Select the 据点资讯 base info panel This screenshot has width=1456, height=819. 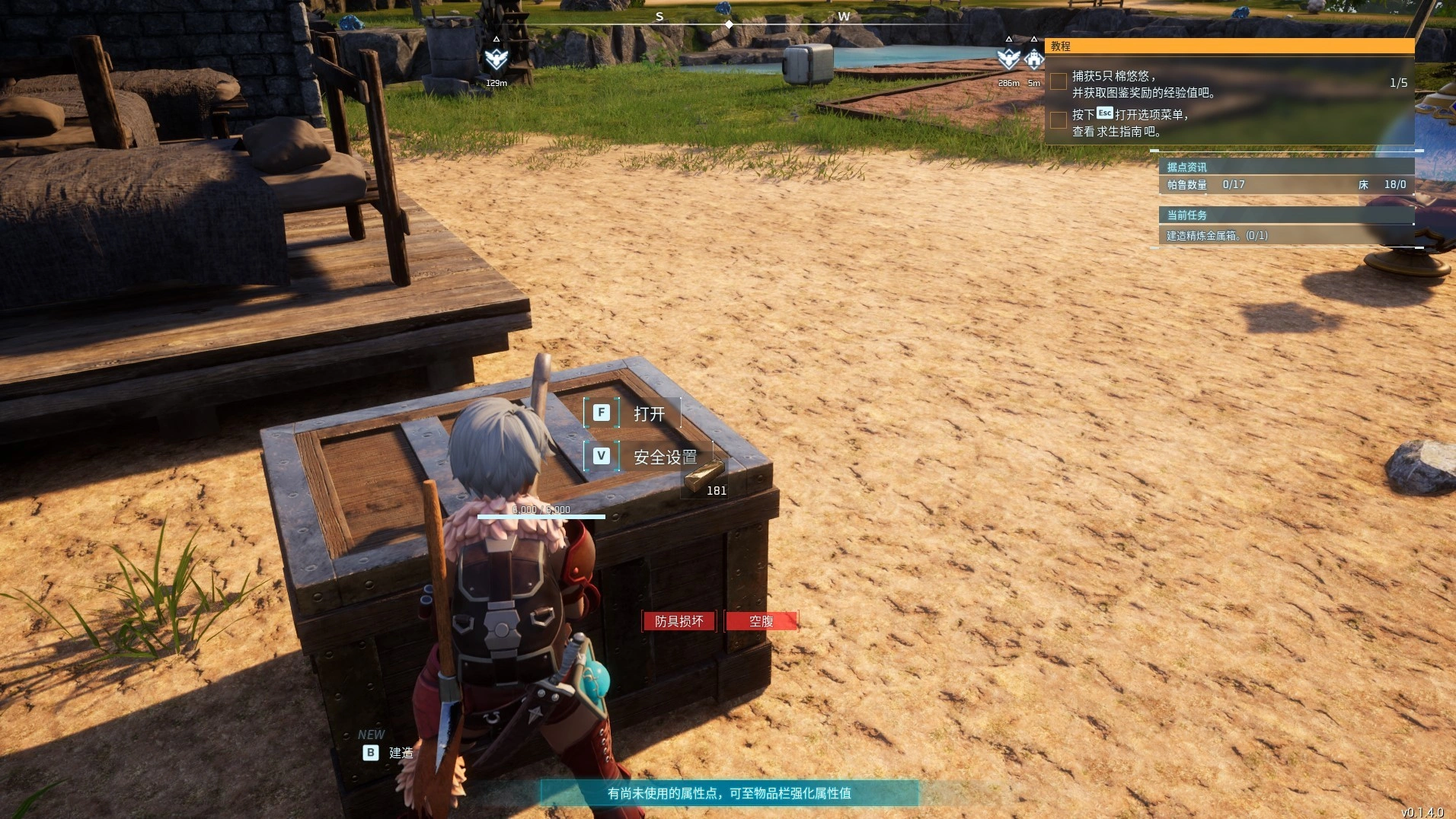pos(1285,167)
